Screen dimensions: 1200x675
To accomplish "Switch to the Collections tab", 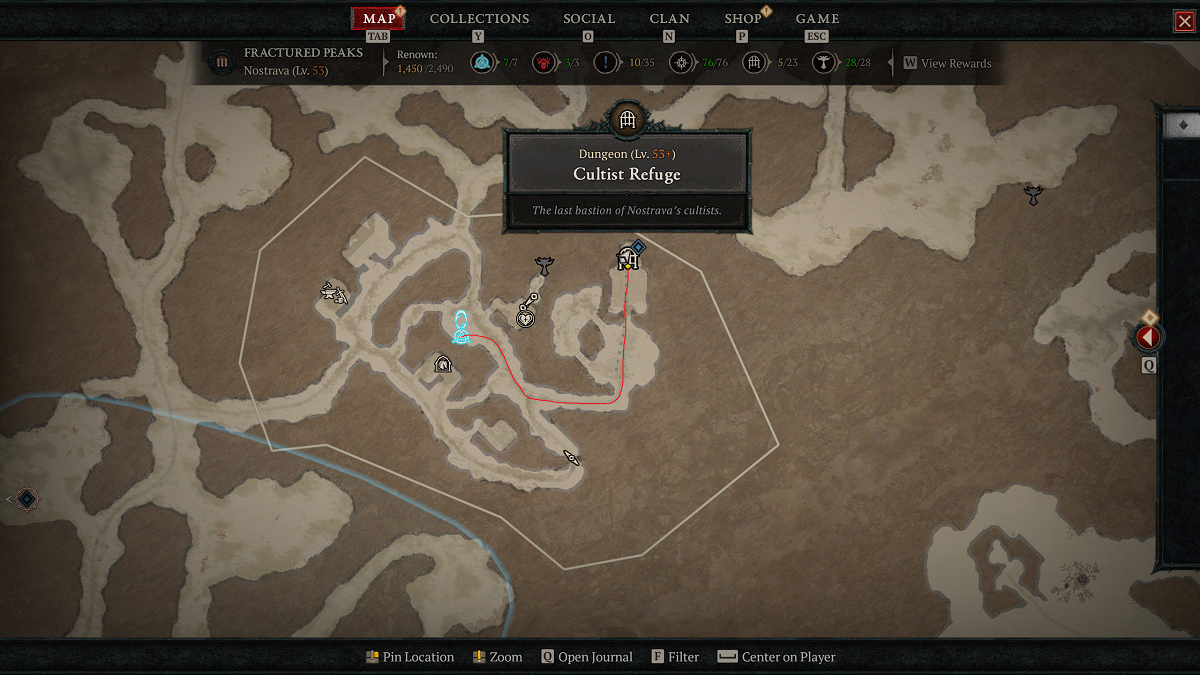I will 479,19.
